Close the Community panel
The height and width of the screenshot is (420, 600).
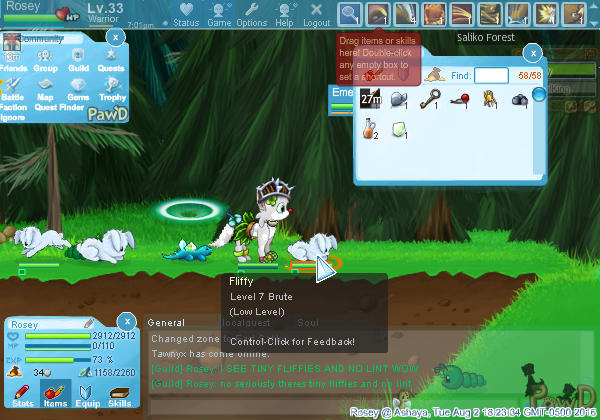[115, 37]
